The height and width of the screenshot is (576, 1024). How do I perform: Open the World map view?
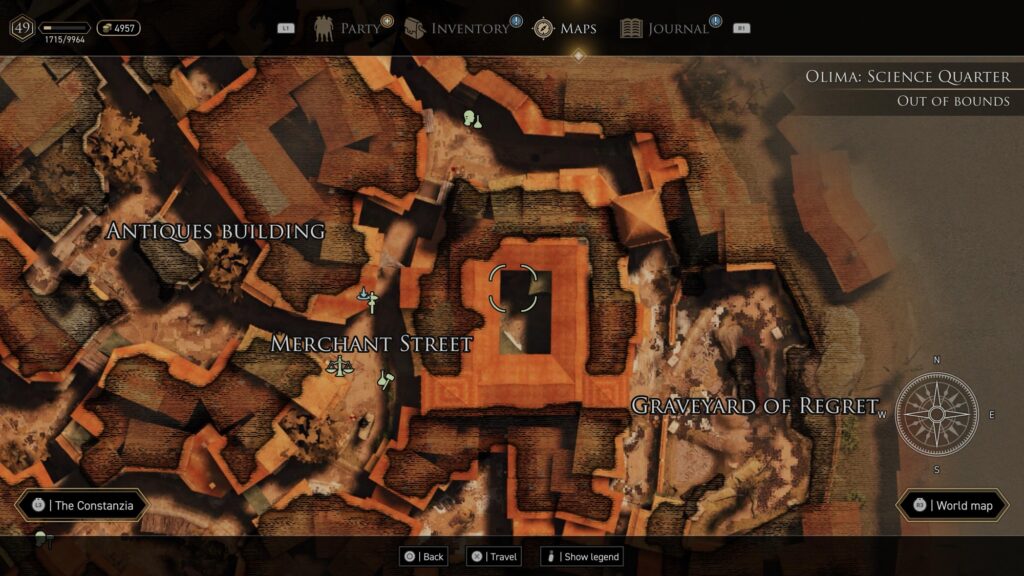pos(953,505)
